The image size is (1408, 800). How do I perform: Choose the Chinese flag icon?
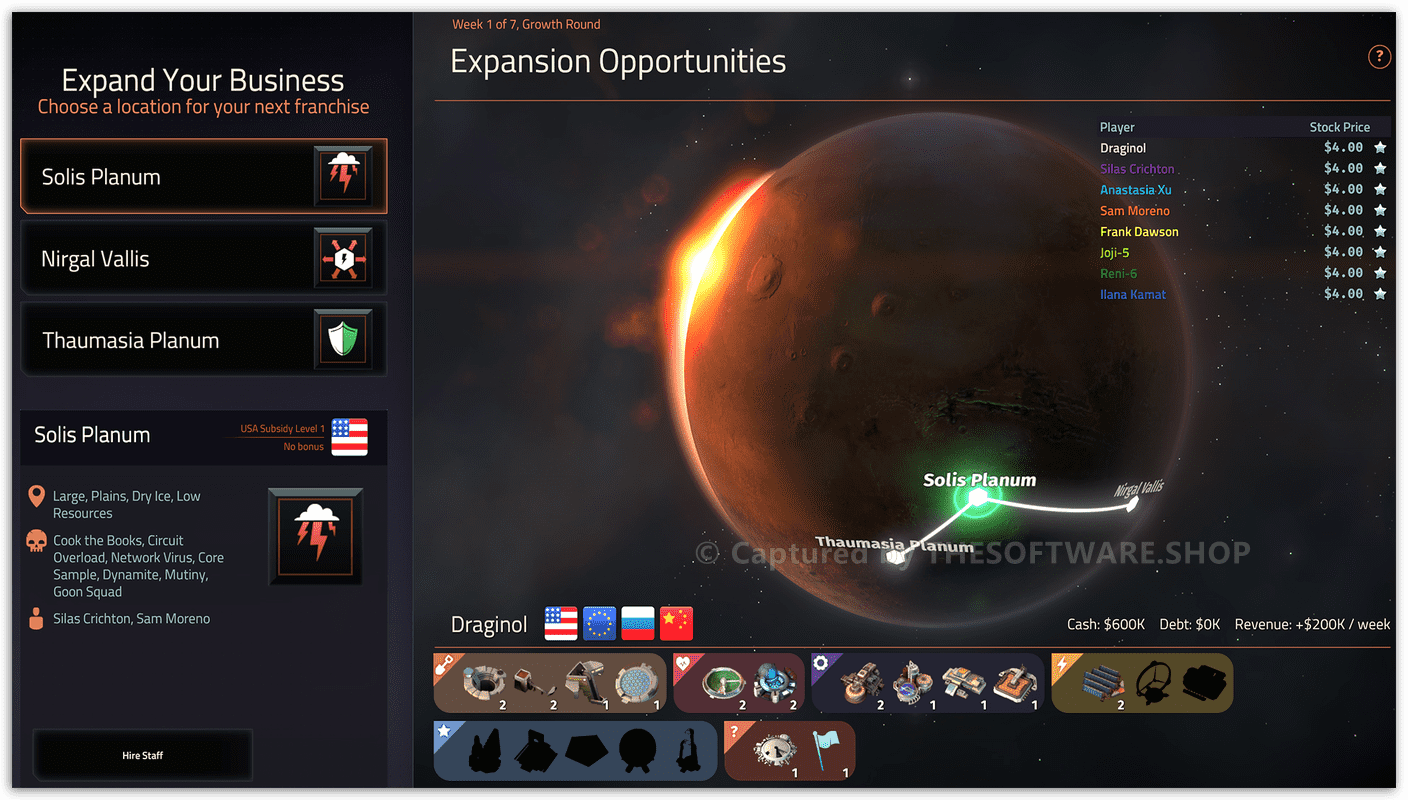point(676,623)
